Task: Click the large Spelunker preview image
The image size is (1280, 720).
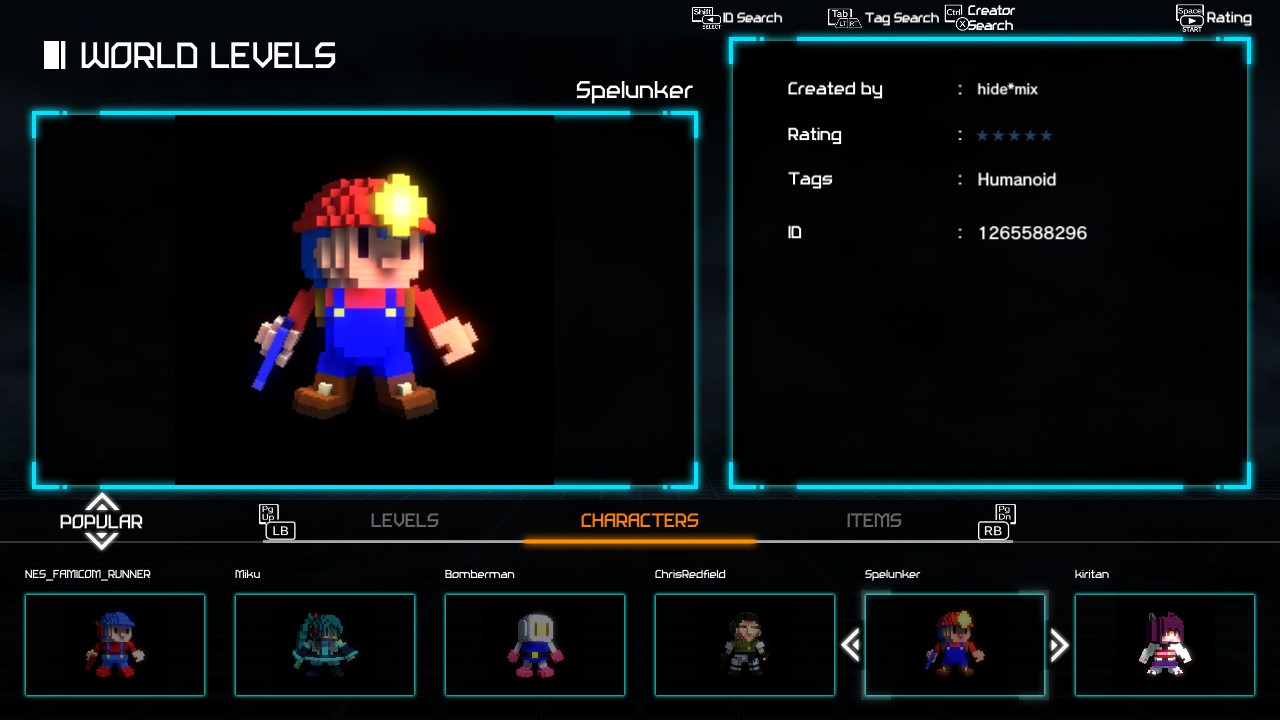Action: point(365,300)
